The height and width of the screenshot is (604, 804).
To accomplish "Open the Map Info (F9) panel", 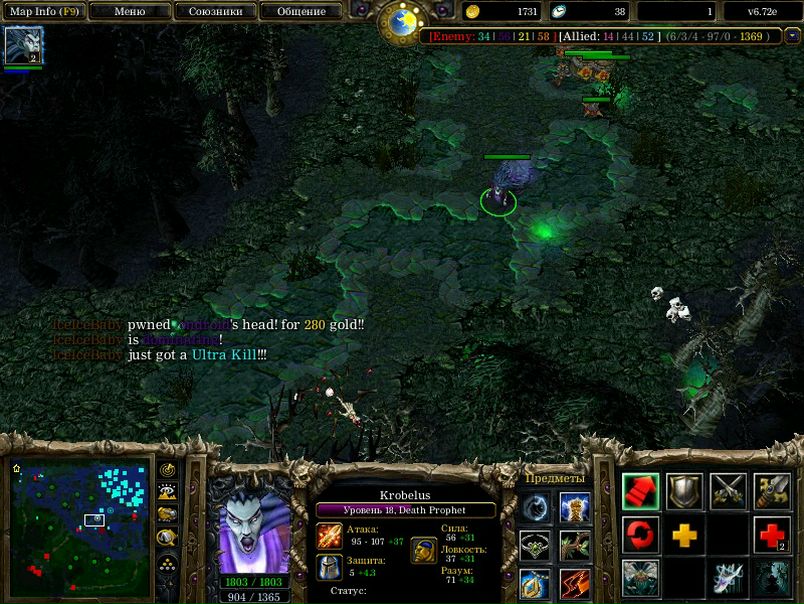I will (x=44, y=12).
